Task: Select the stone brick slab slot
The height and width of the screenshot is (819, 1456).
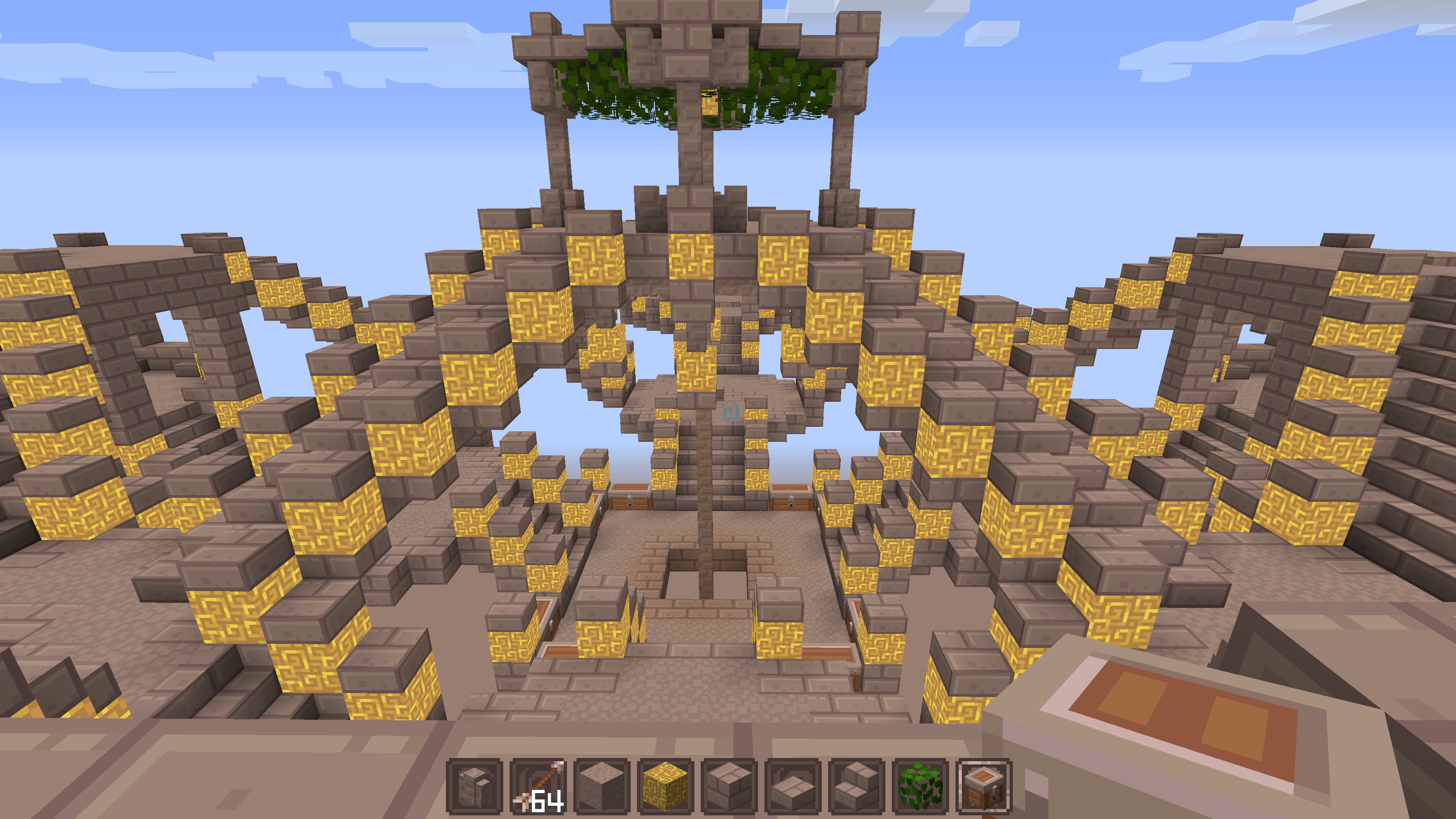Action: click(793, 787)
